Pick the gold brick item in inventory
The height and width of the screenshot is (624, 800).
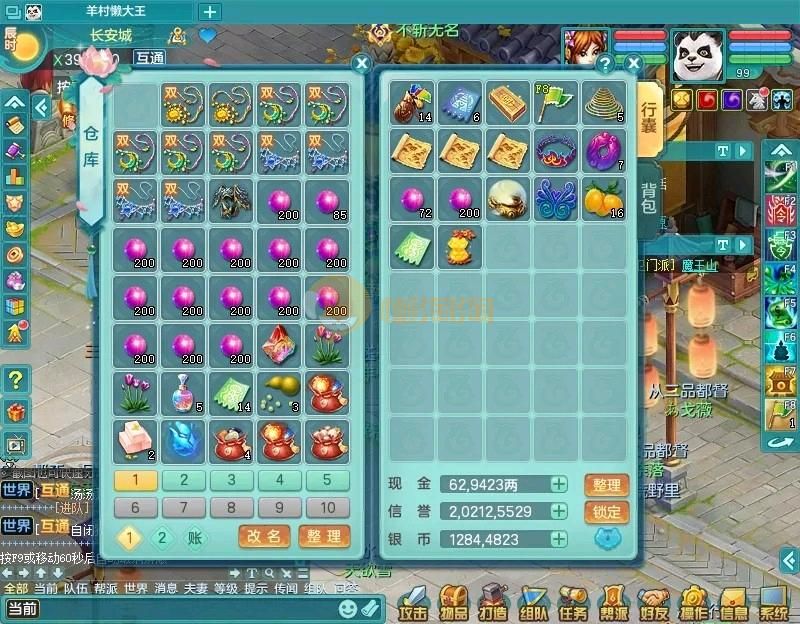pos(508,102)
